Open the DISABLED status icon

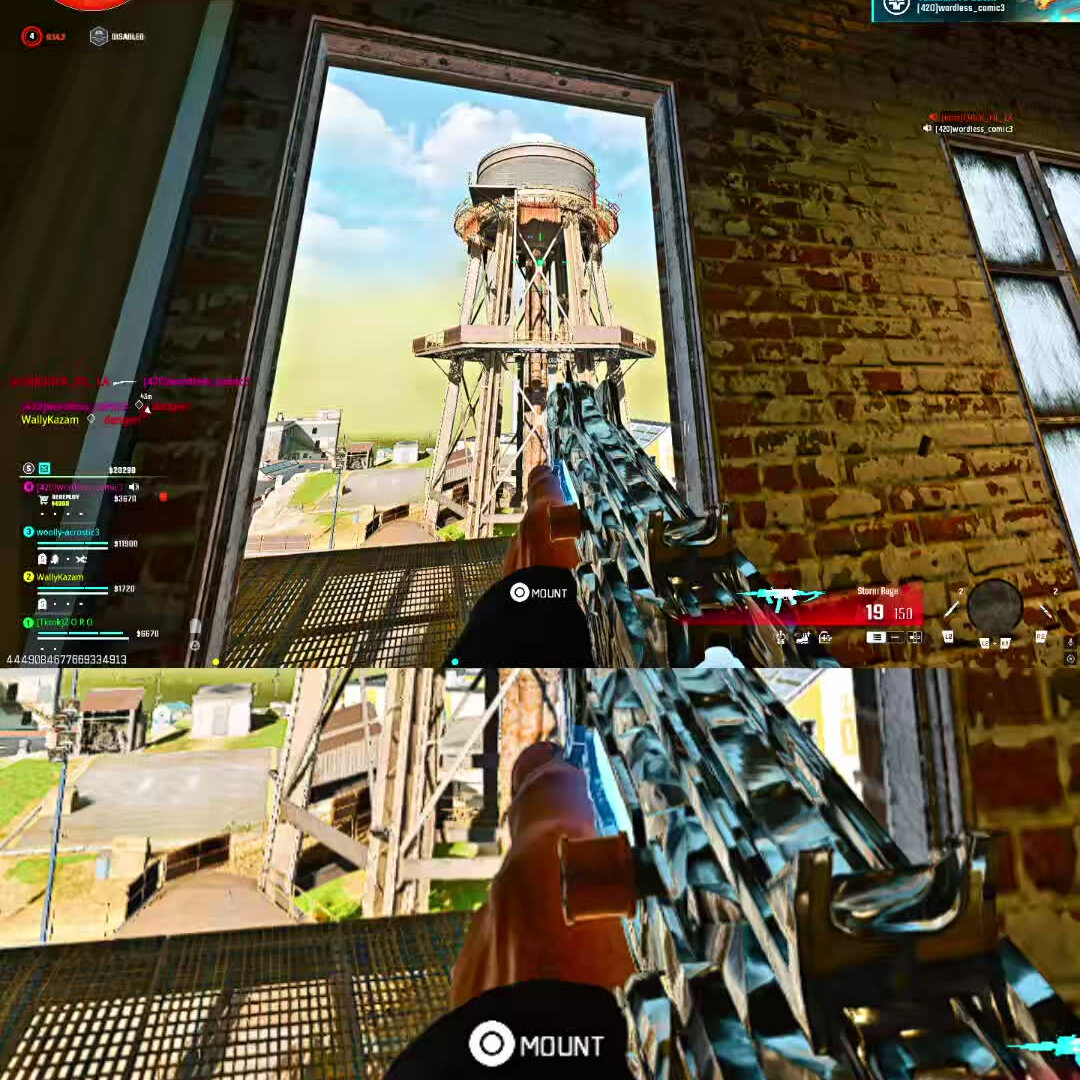coord(98,37)
